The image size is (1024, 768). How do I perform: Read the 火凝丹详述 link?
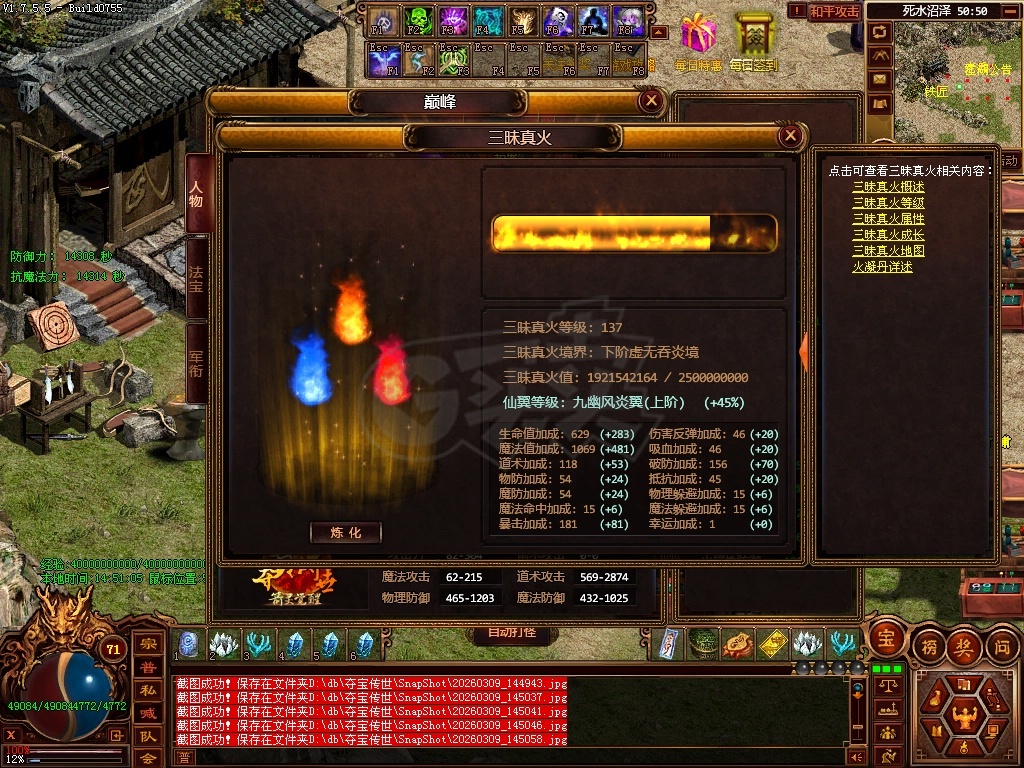click(x=882, y=267)
